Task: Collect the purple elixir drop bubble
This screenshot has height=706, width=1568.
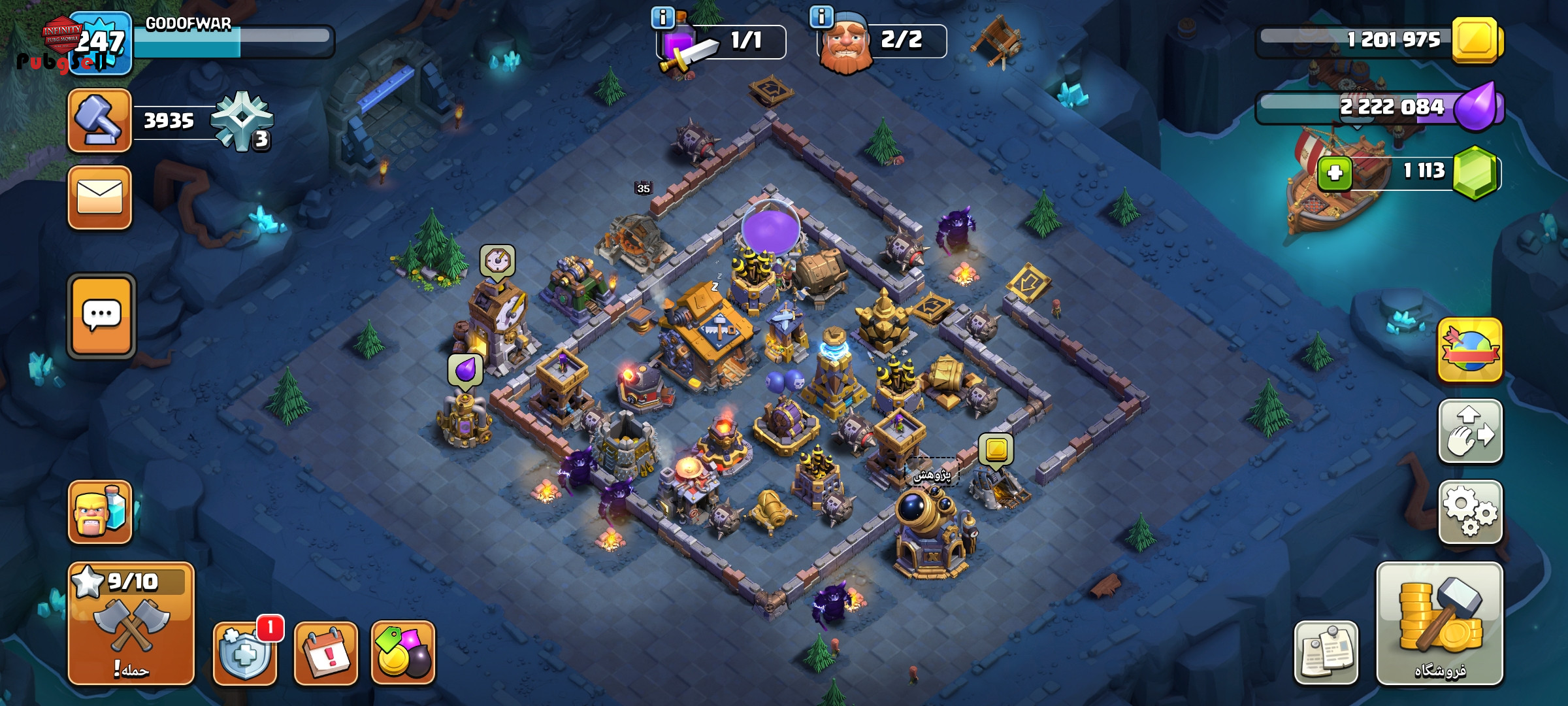Action: coord(465,371)
